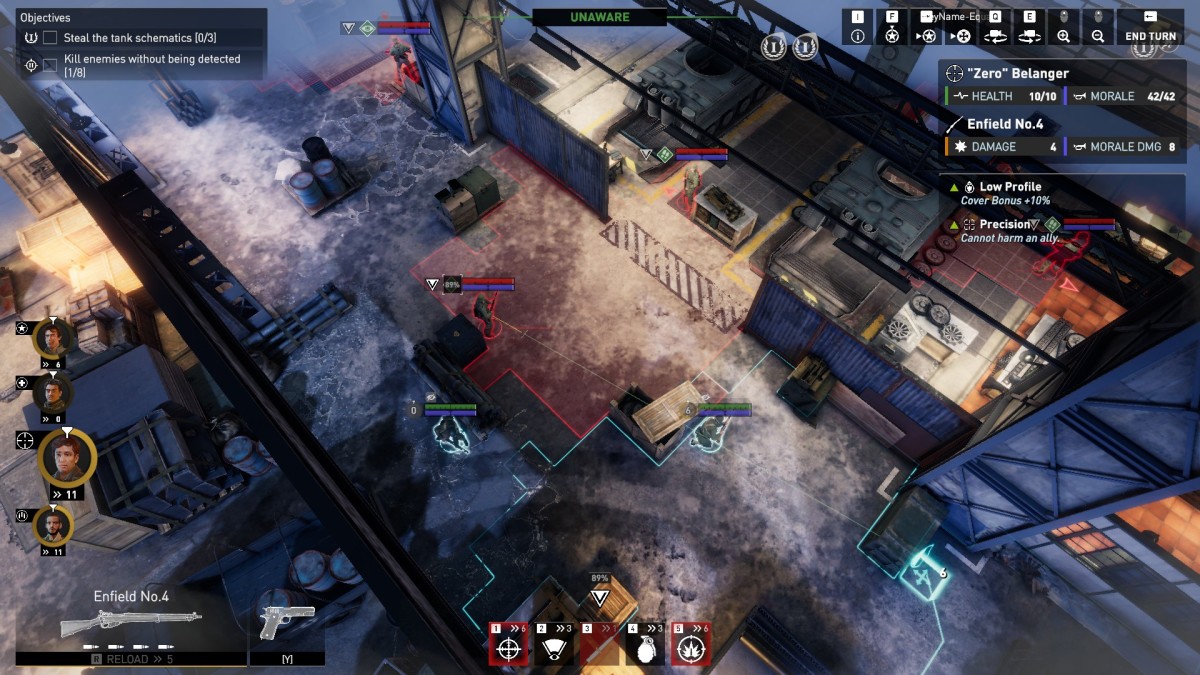
Task: Select the Enfield No.4 rifle
Action: (x=131, y=622)
